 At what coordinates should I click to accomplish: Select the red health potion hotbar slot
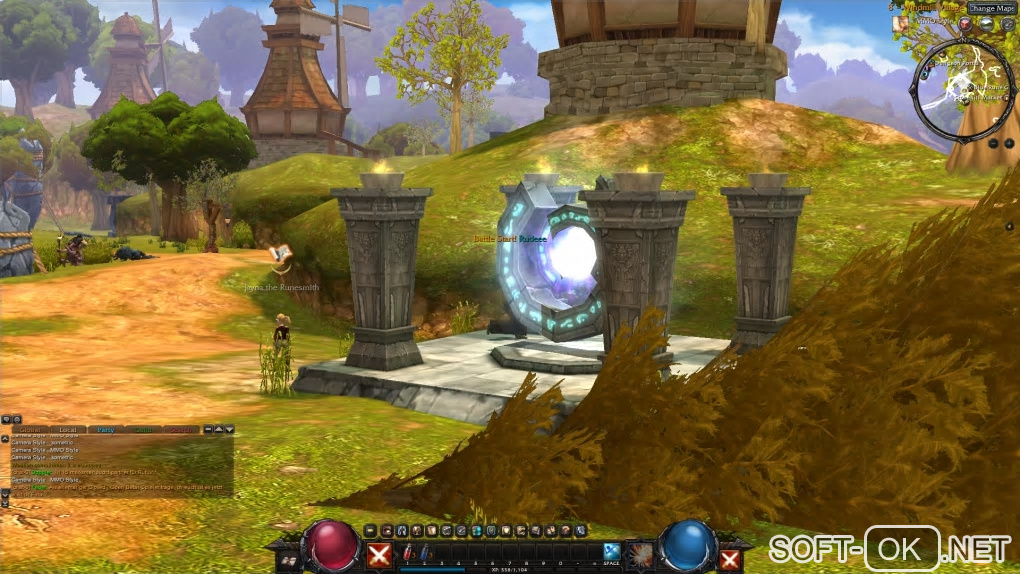coord(408,553)
